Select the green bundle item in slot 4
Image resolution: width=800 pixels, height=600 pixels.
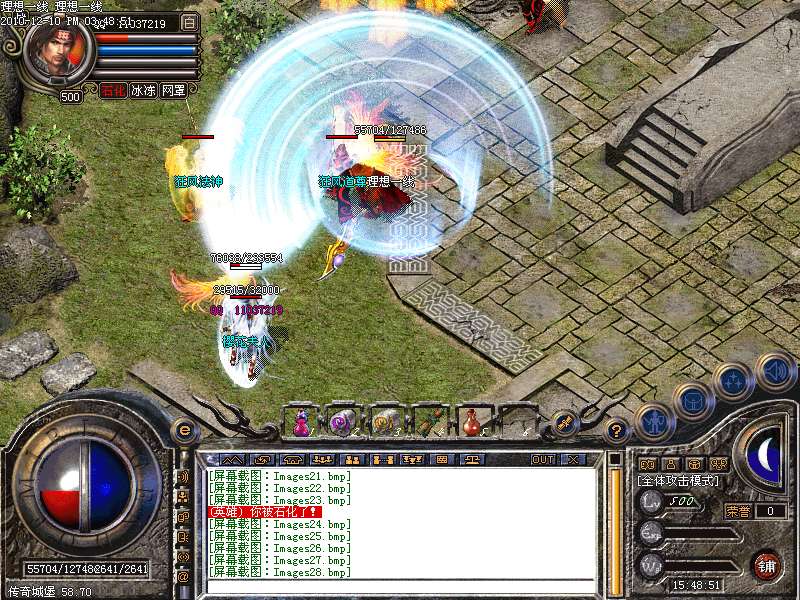click(x=428, y=422)
